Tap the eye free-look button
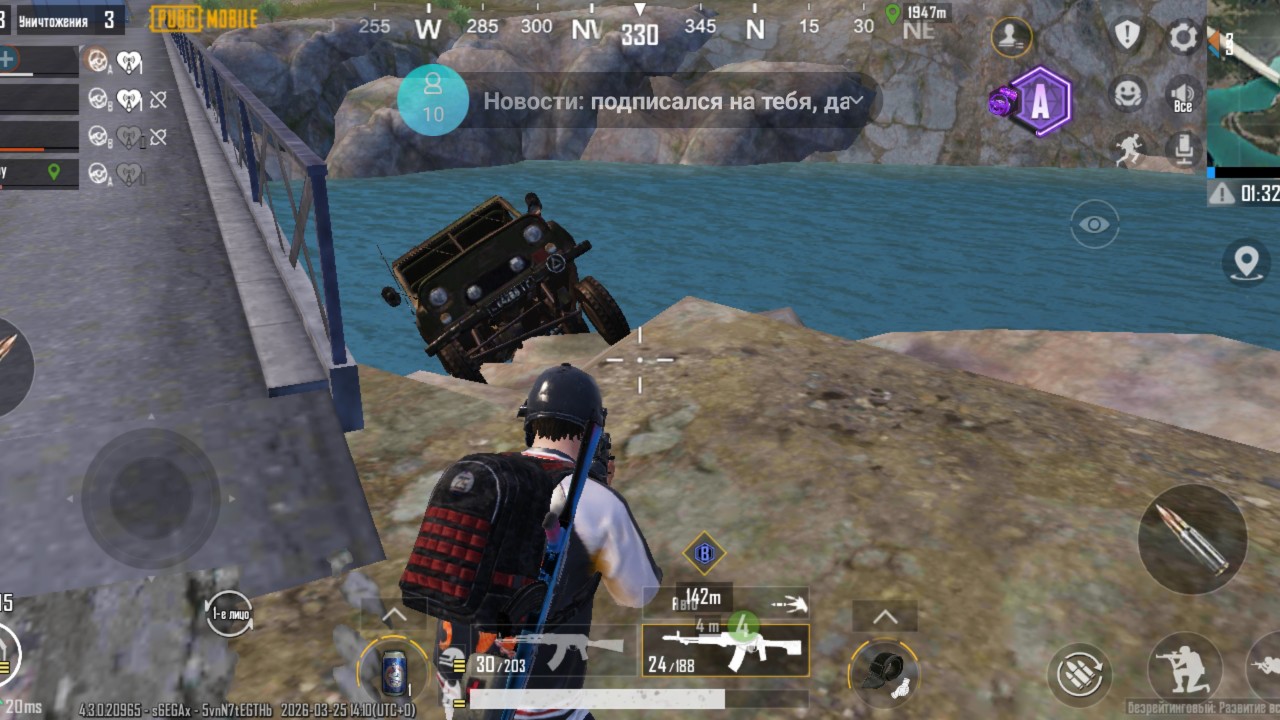 point(1094,224)
